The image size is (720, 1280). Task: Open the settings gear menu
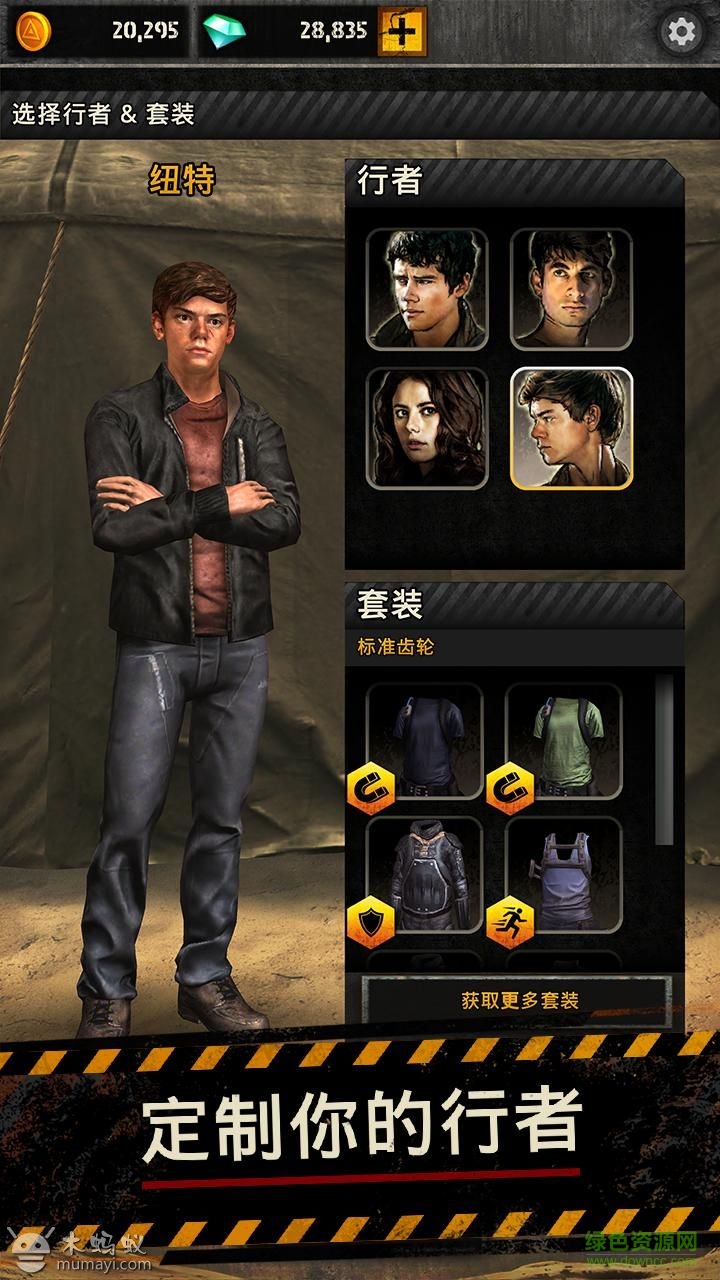tap(681, 32)
